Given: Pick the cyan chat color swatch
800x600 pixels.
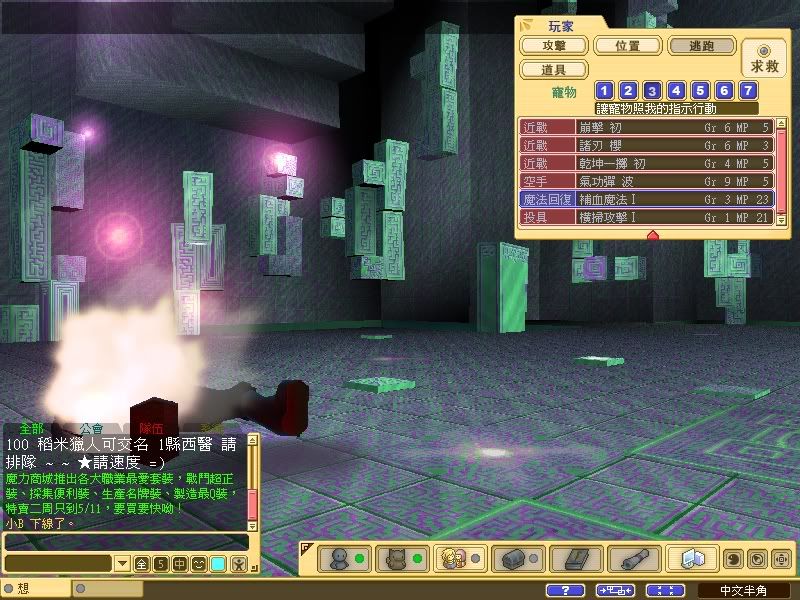Looking at the screenshot, I should [218, 564].
